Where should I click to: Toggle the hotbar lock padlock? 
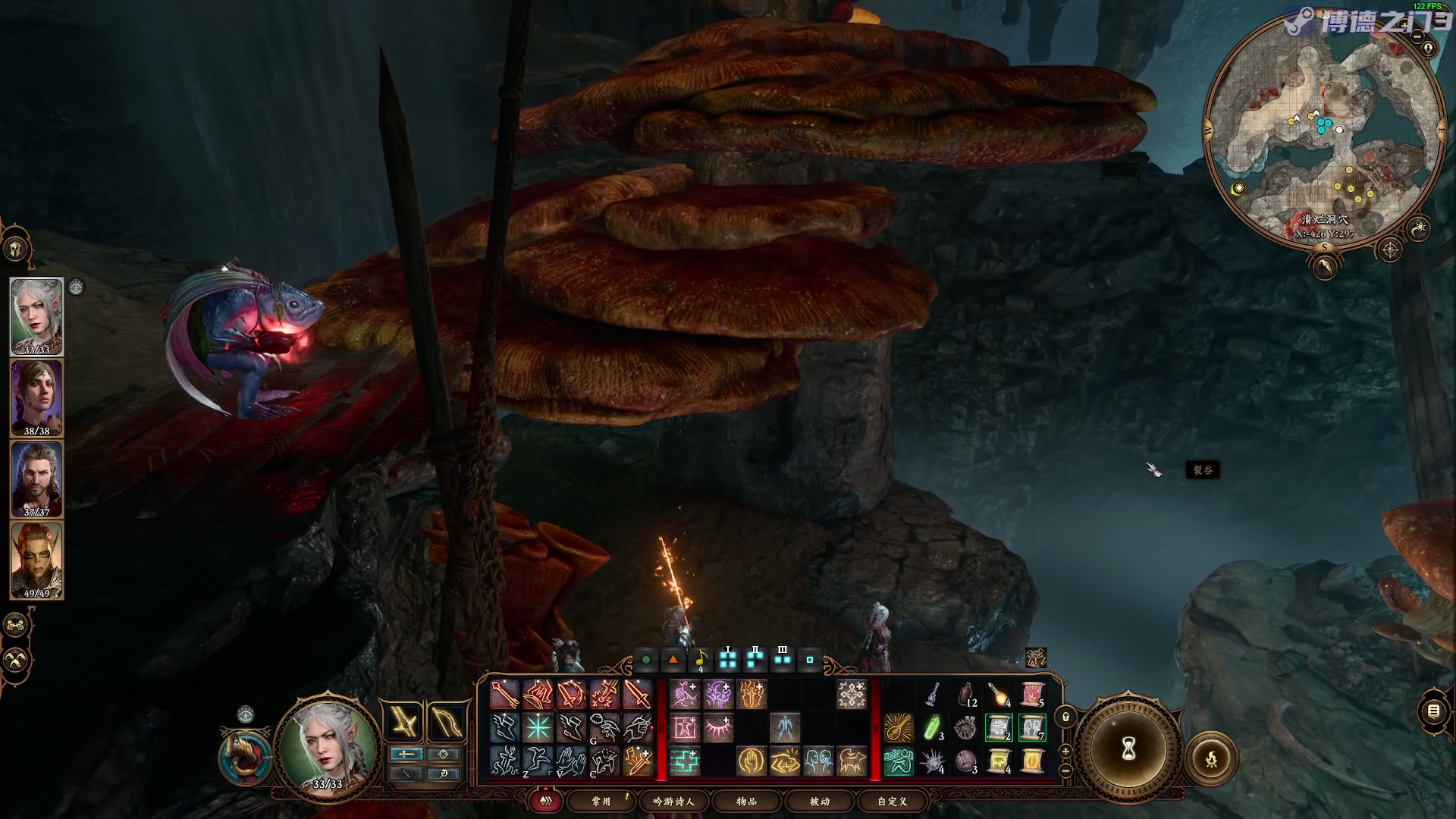tap(1065, 717)
